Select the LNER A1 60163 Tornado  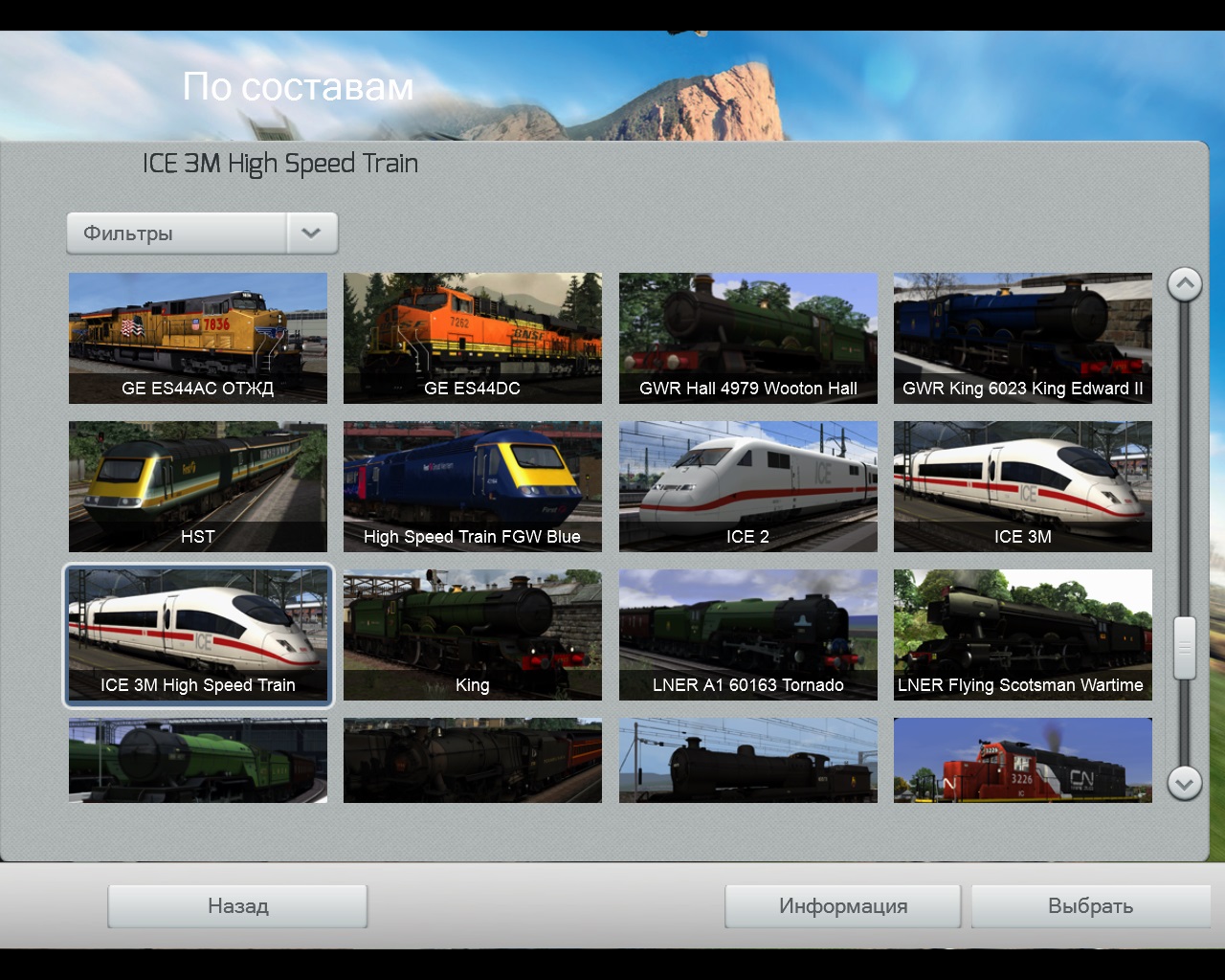click(x=747, y=634)
